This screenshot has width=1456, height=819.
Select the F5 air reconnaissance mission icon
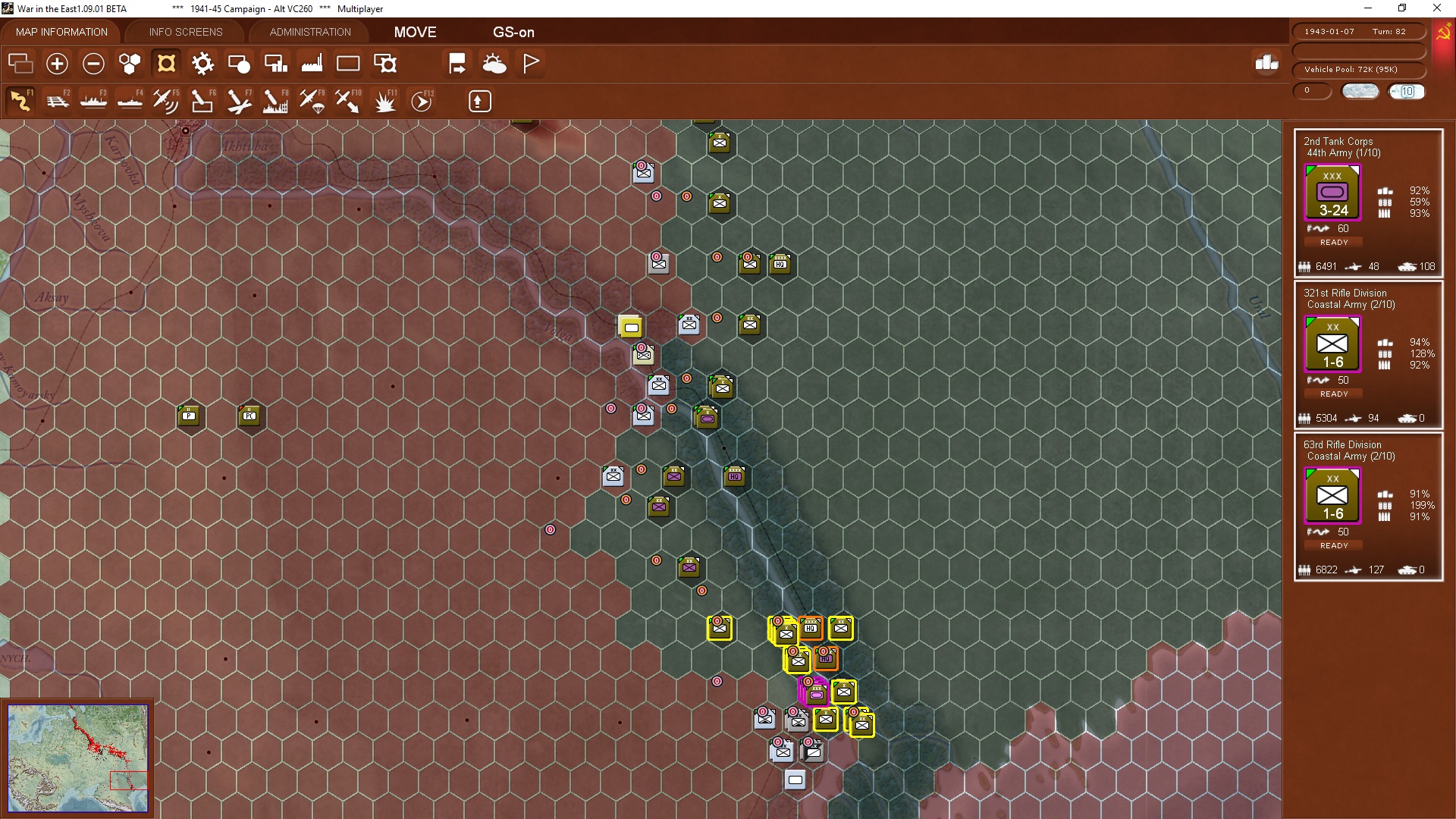coord(166,100)
